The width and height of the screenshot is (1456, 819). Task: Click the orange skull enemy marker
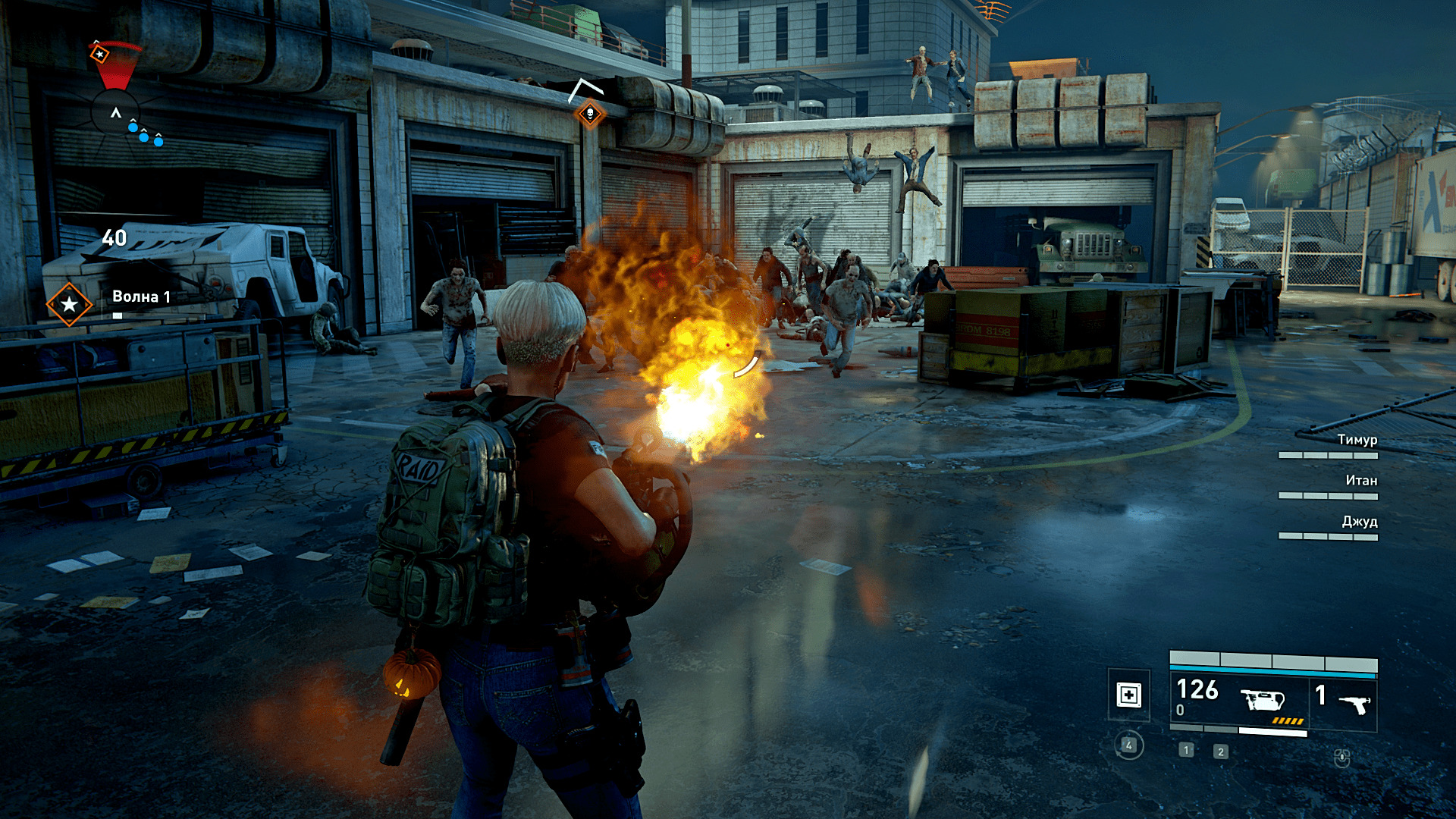[x=589, y=115]
